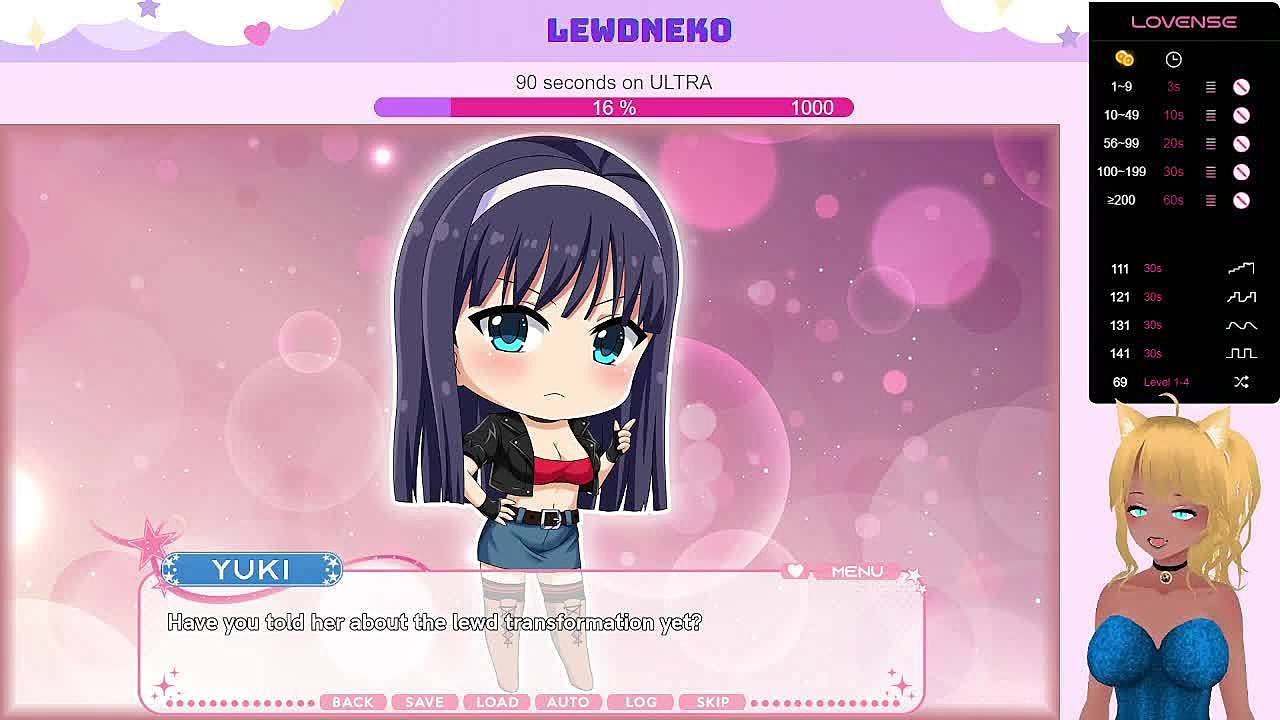Viewport: 1280px width, 720px height.
Task: Go back with the BACK button
Action: click(352, 702)
